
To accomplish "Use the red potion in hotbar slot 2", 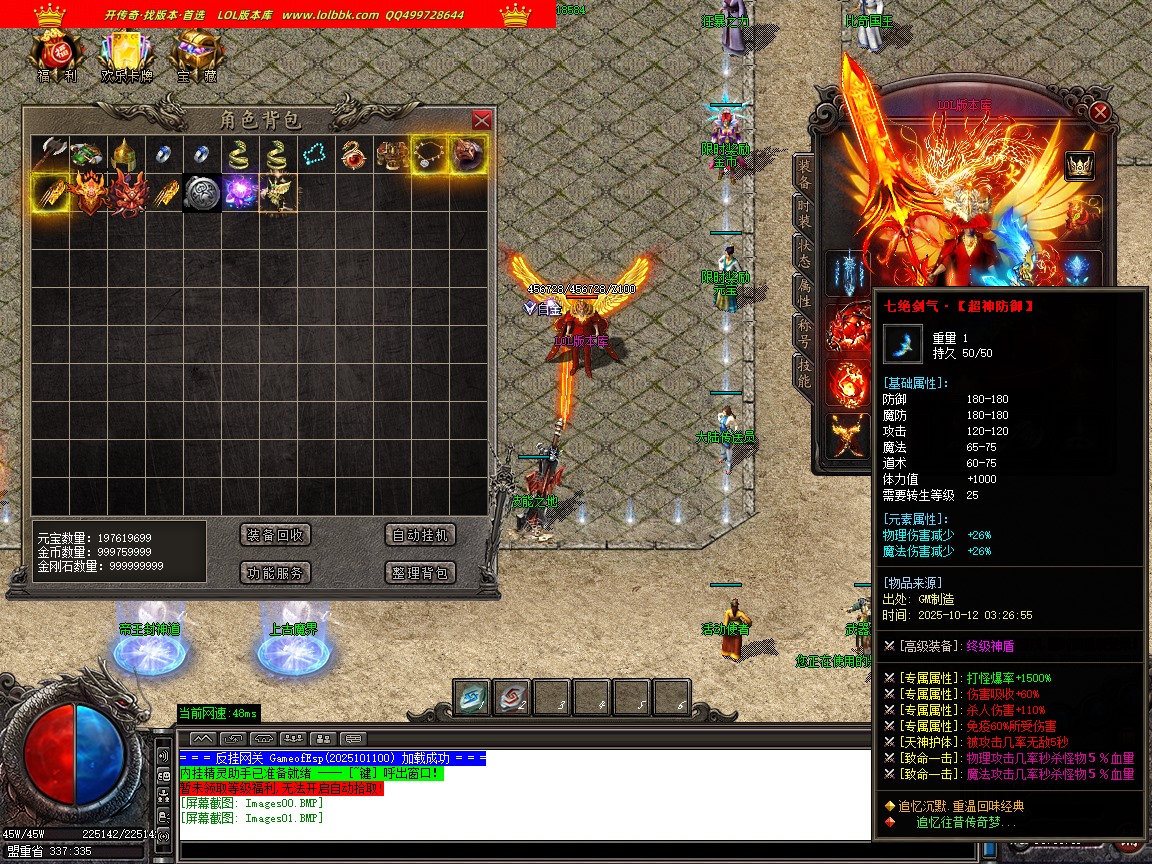I will (x=511, y=698).
